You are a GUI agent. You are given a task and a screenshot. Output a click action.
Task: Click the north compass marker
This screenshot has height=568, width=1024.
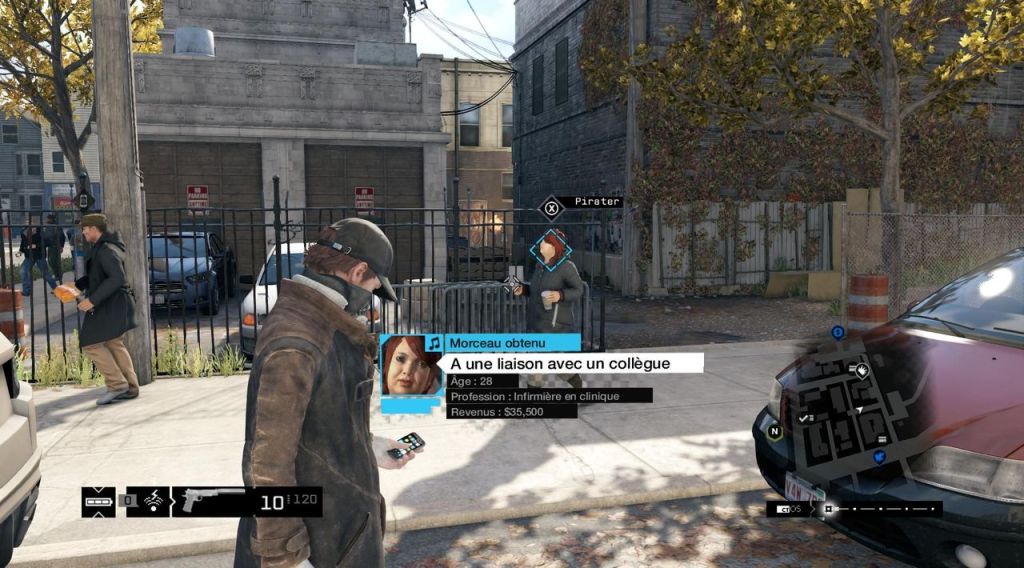pyautogui.click(x=774, y=432)
